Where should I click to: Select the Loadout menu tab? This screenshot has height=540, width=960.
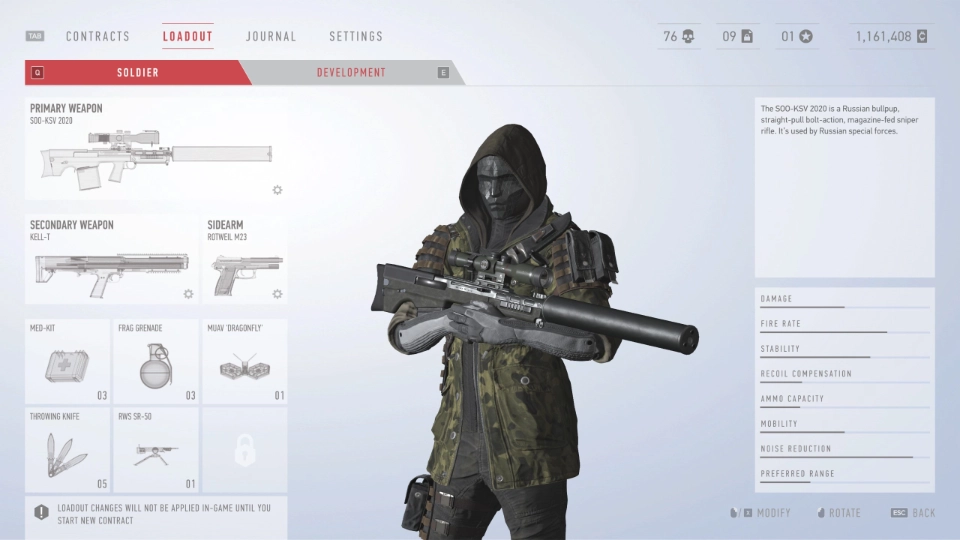pos(188,37)
